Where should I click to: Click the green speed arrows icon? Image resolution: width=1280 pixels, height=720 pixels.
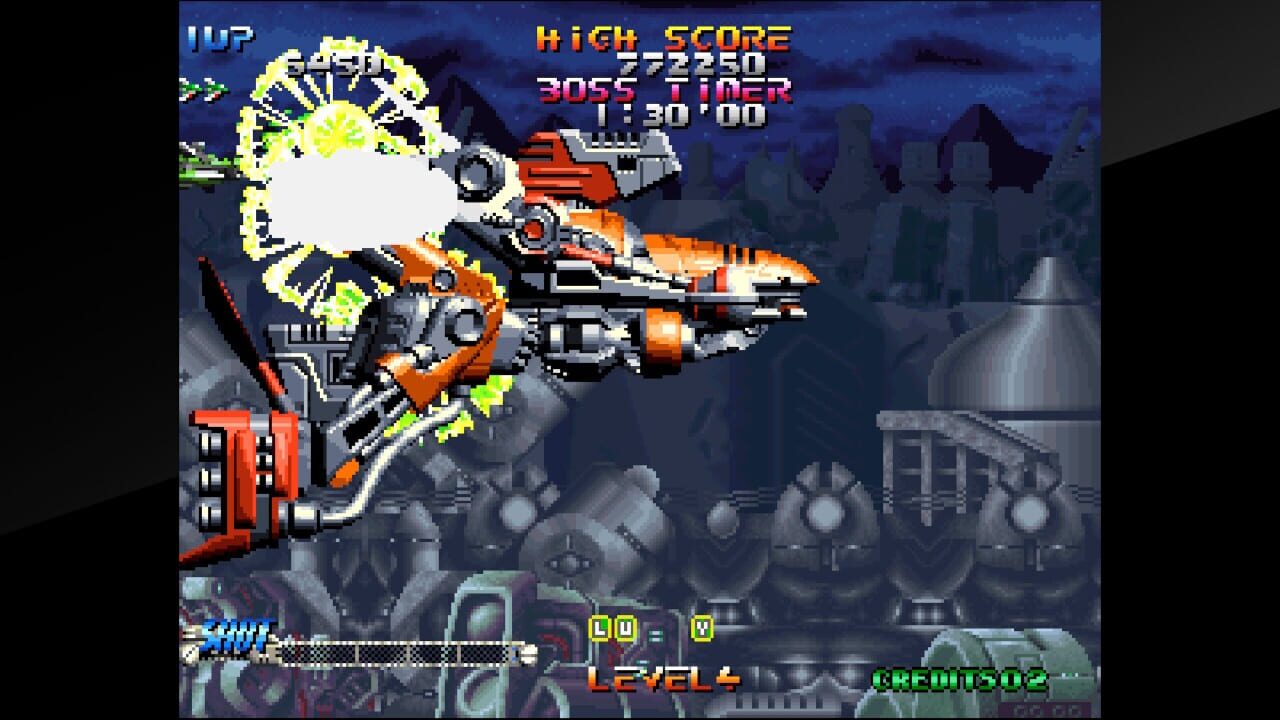pyautogui.click(x=200, y=90)
